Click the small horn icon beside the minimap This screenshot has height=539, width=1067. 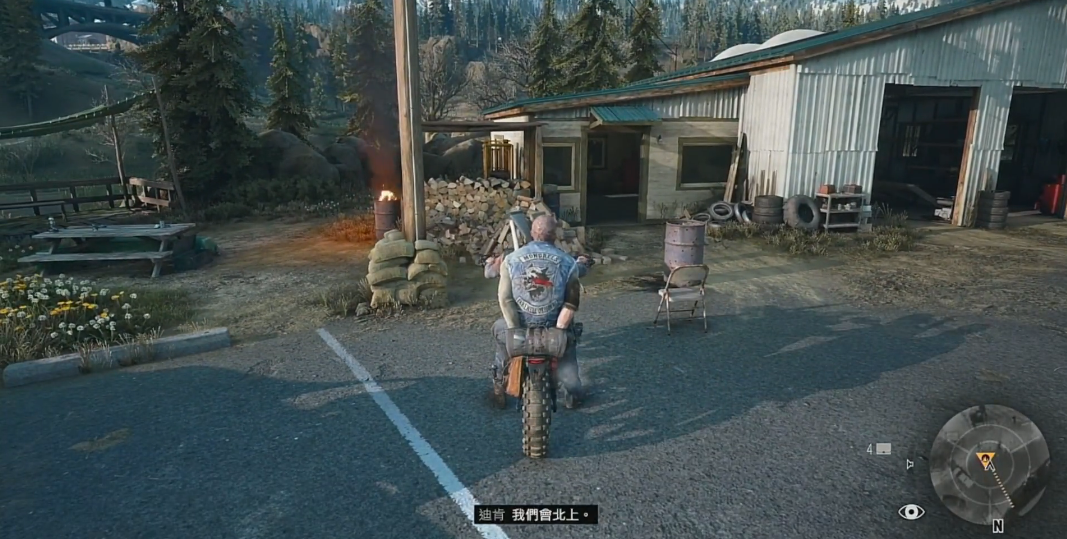point(909,464)
